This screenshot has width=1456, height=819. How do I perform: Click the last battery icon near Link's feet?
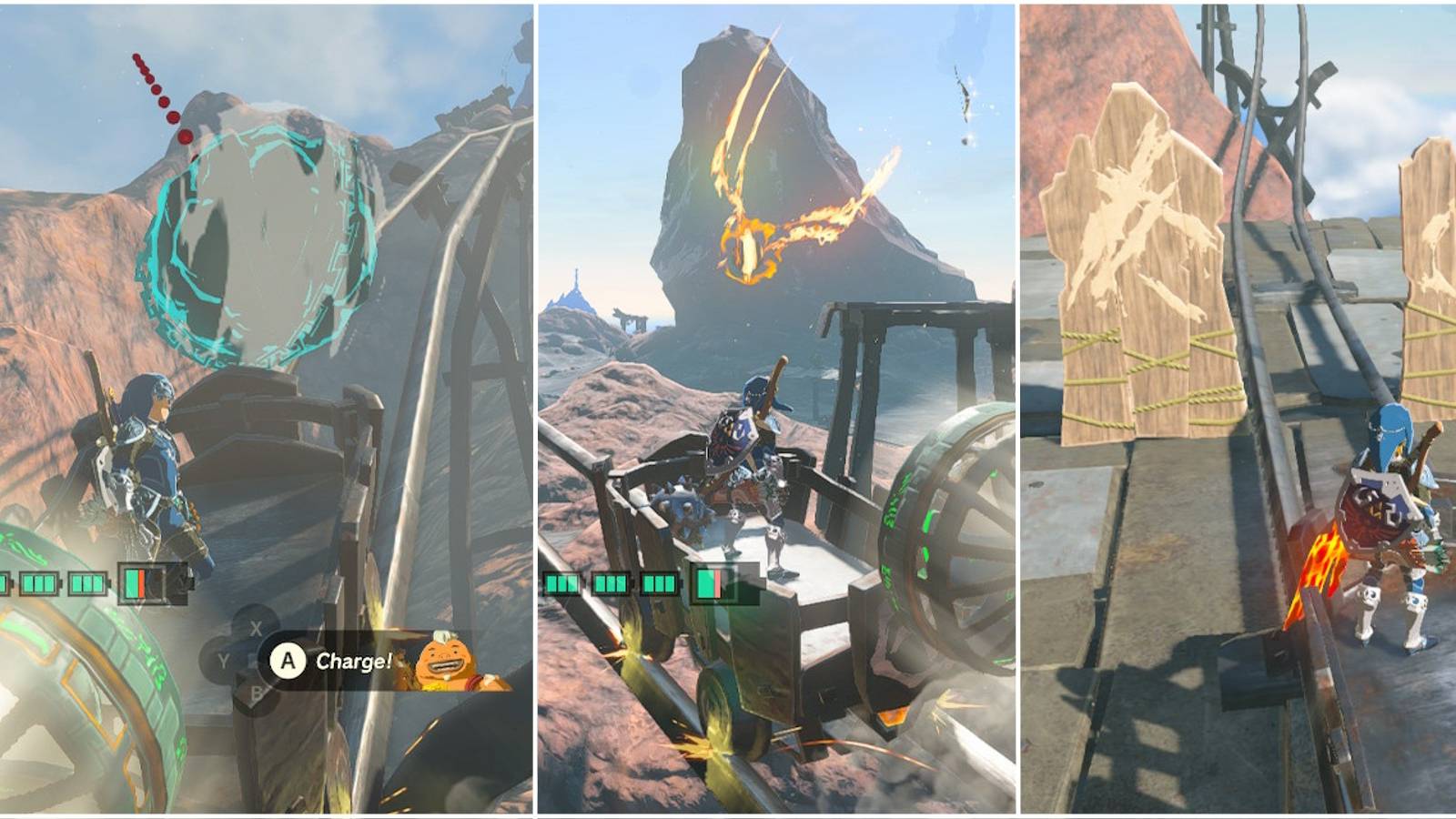(710, 583)
